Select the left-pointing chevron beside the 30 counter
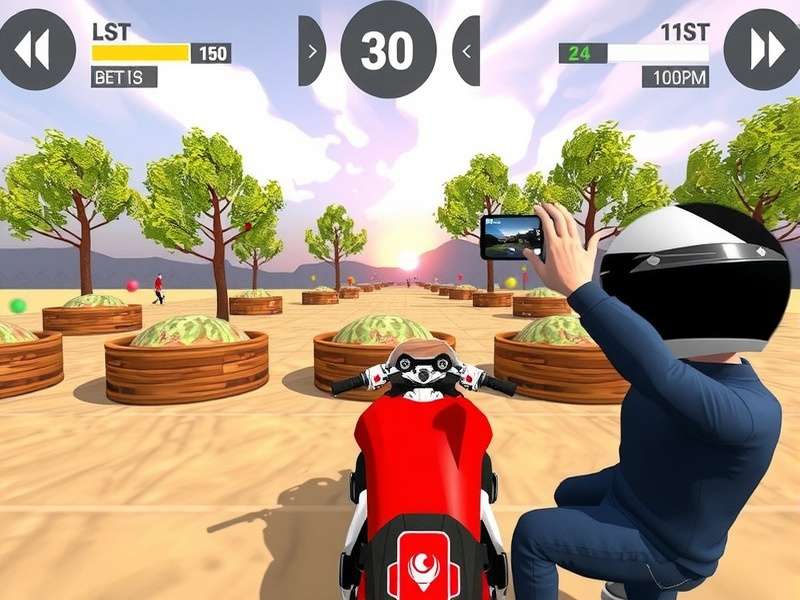Screen dimensions: 800x600 (x=466, y=50)
